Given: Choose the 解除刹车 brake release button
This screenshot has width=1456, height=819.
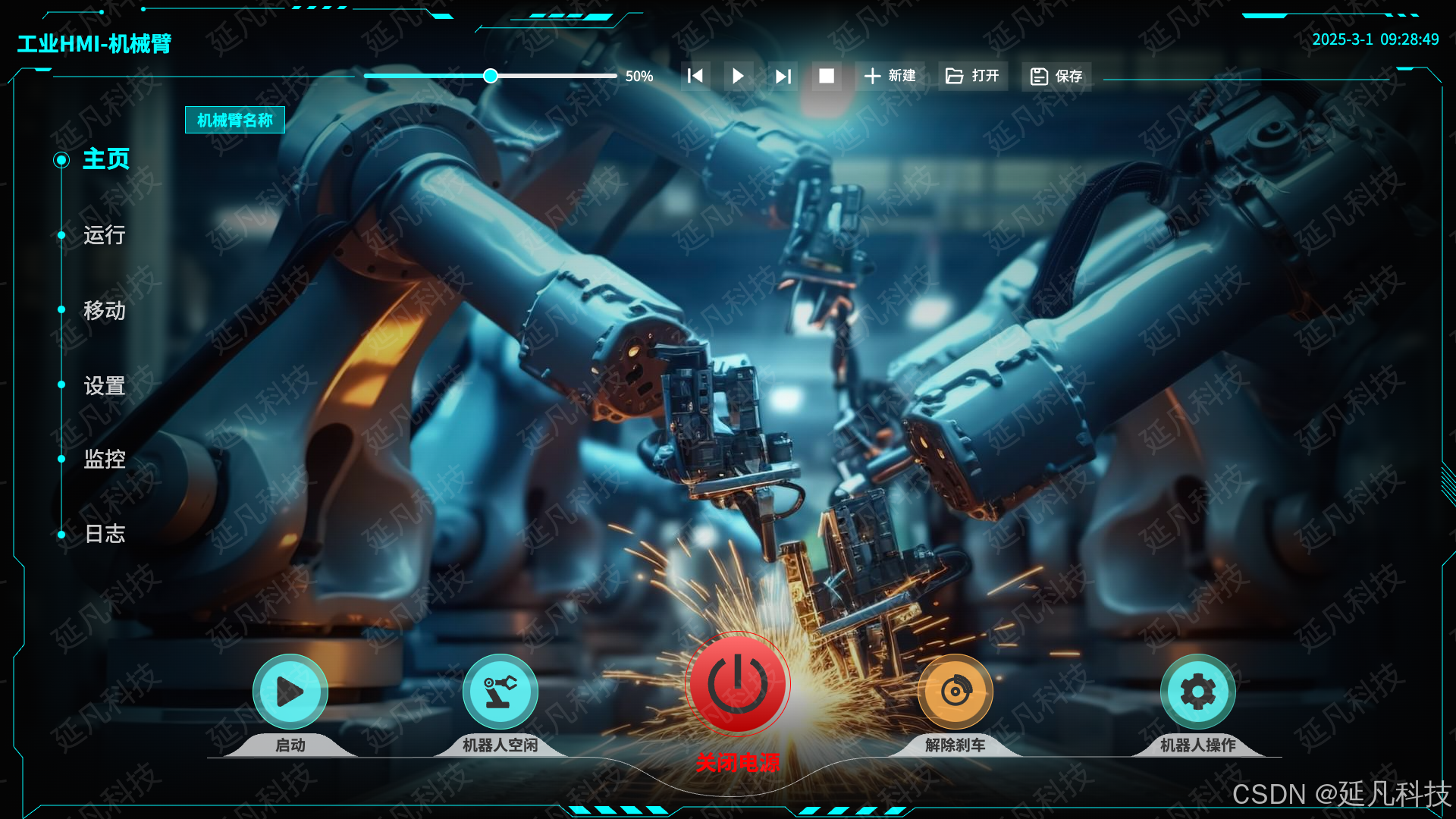Looking at the screenshot, I should [955, 692].
